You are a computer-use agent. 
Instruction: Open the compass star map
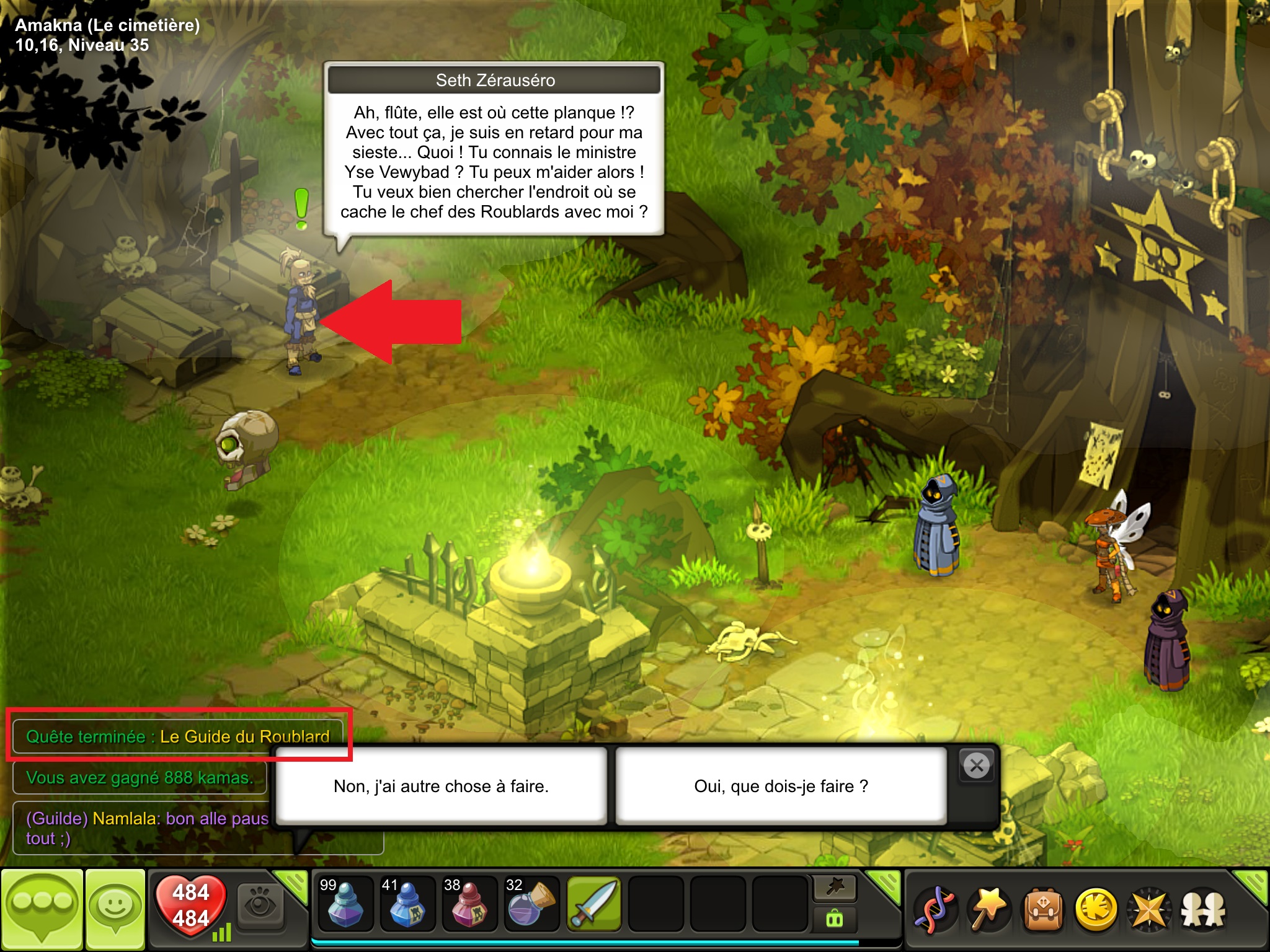click(1150, 910)
